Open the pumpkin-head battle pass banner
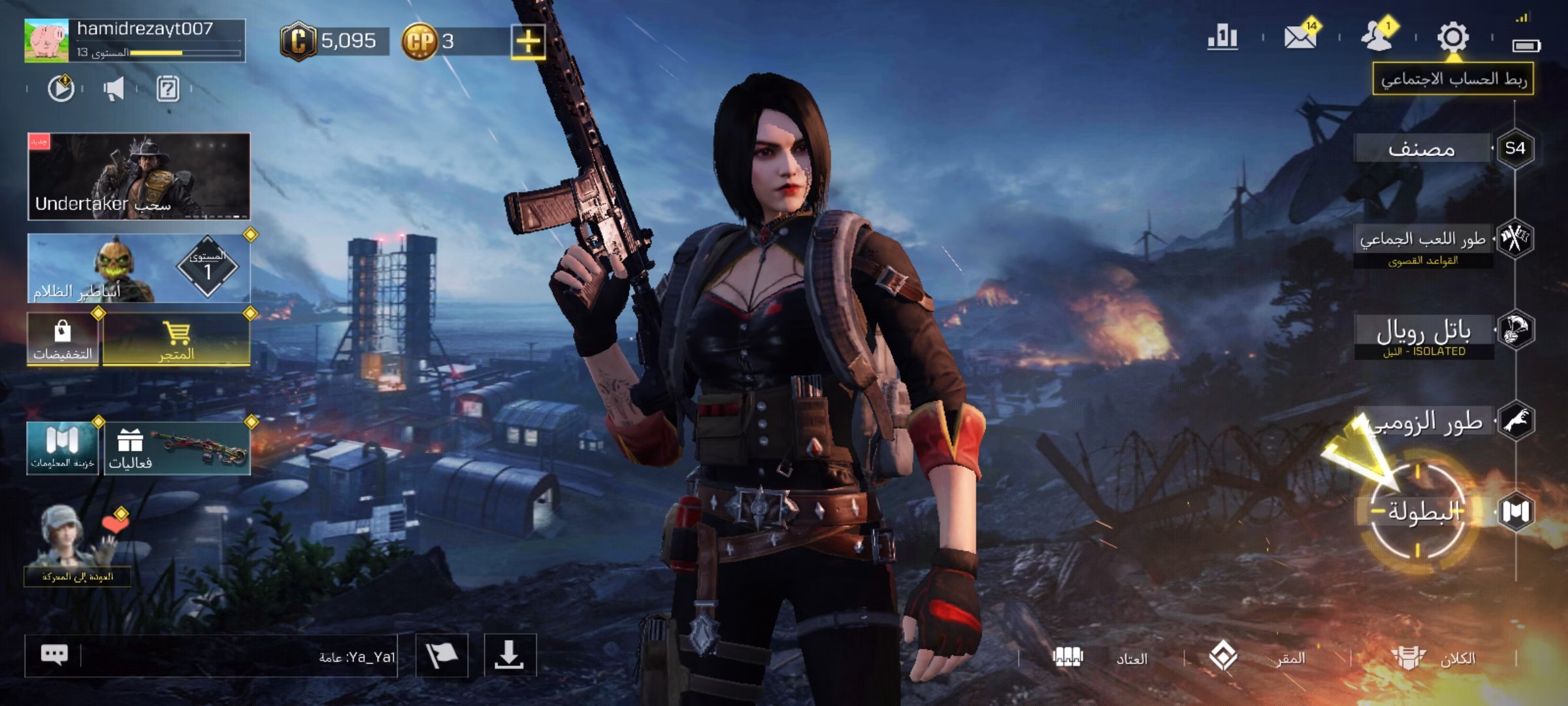The image size is (1568, 706). click(x=139, y=269)
